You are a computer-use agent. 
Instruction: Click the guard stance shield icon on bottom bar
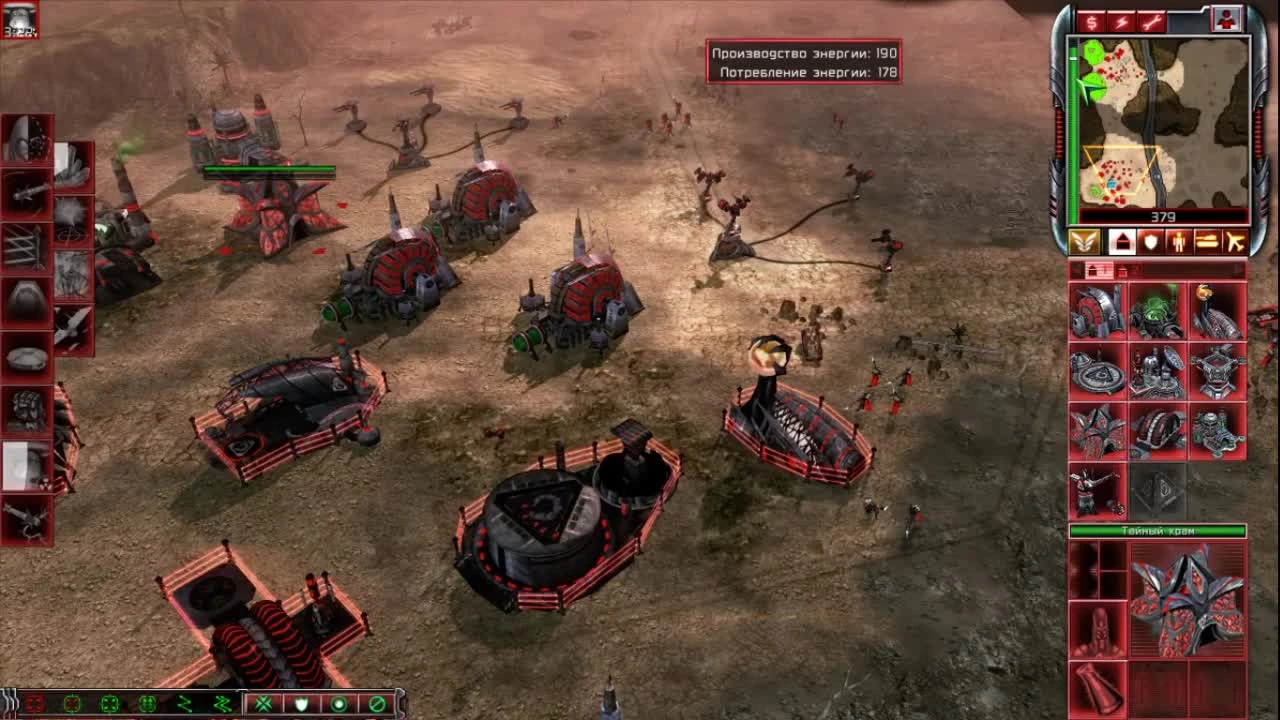(x=300, y=703)
